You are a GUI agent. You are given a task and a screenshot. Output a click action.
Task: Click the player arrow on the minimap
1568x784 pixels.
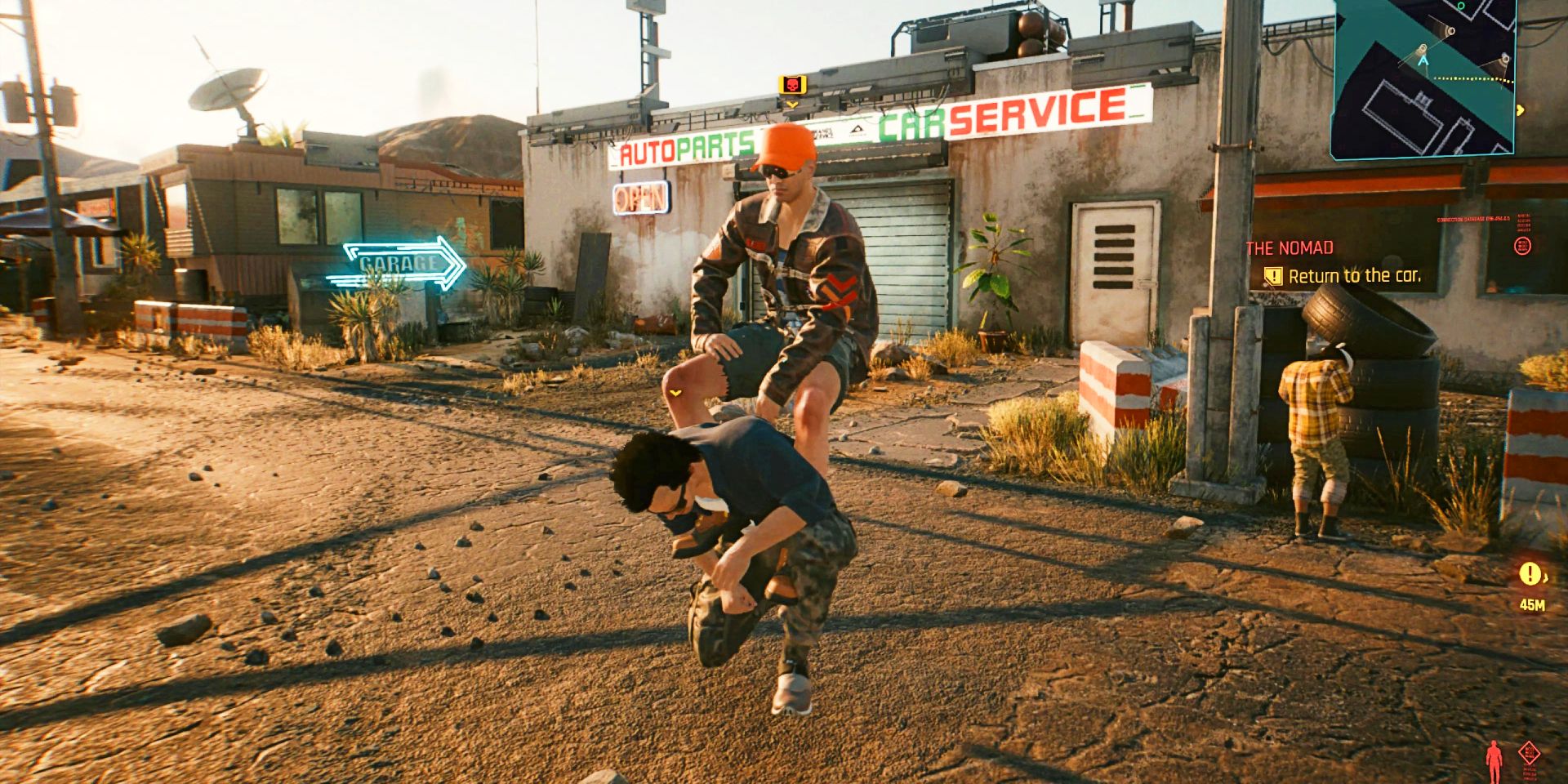pyautogui.click(x=1423, y=60)
